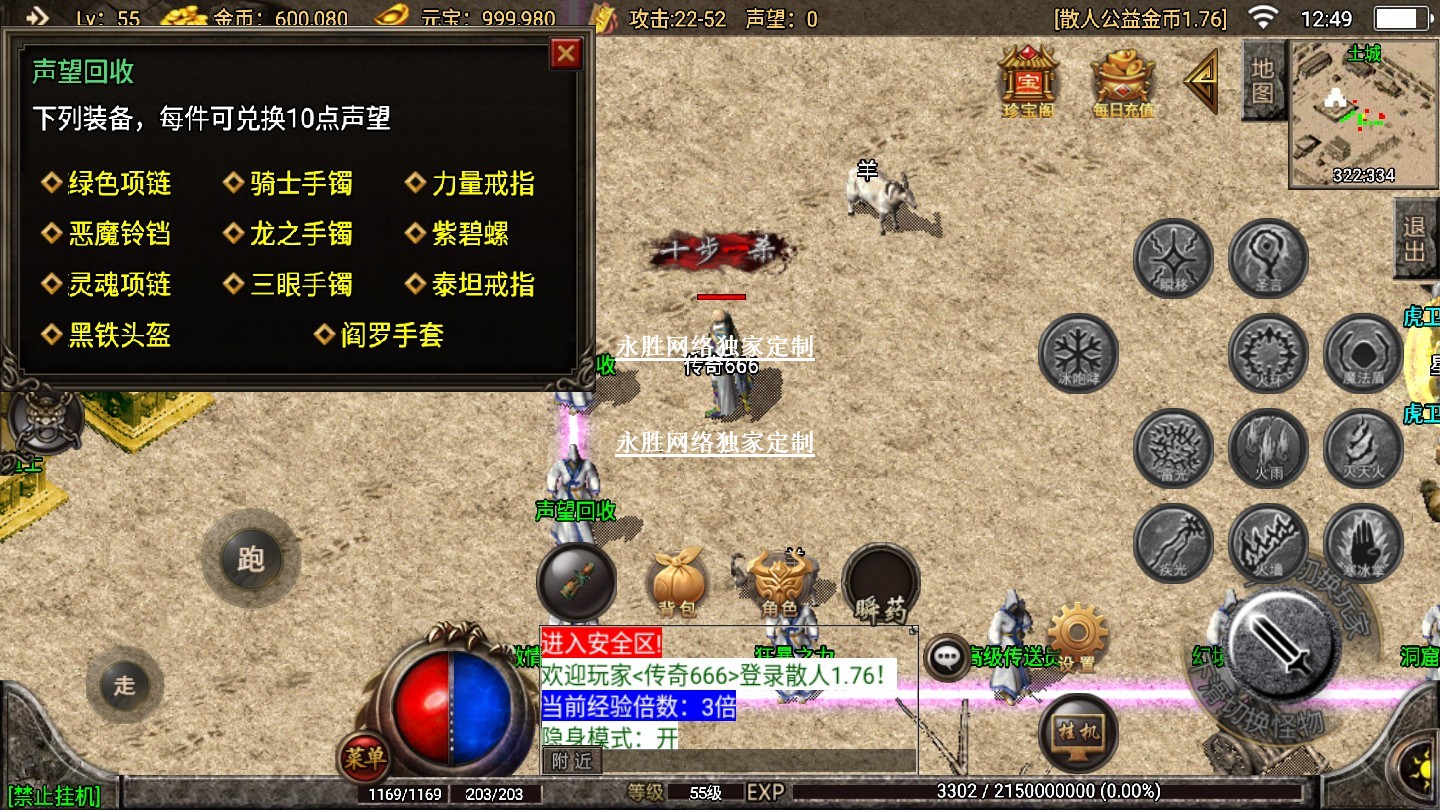Open the 角色 character sheet
The image size is (1440, 810).
point(779,583)
